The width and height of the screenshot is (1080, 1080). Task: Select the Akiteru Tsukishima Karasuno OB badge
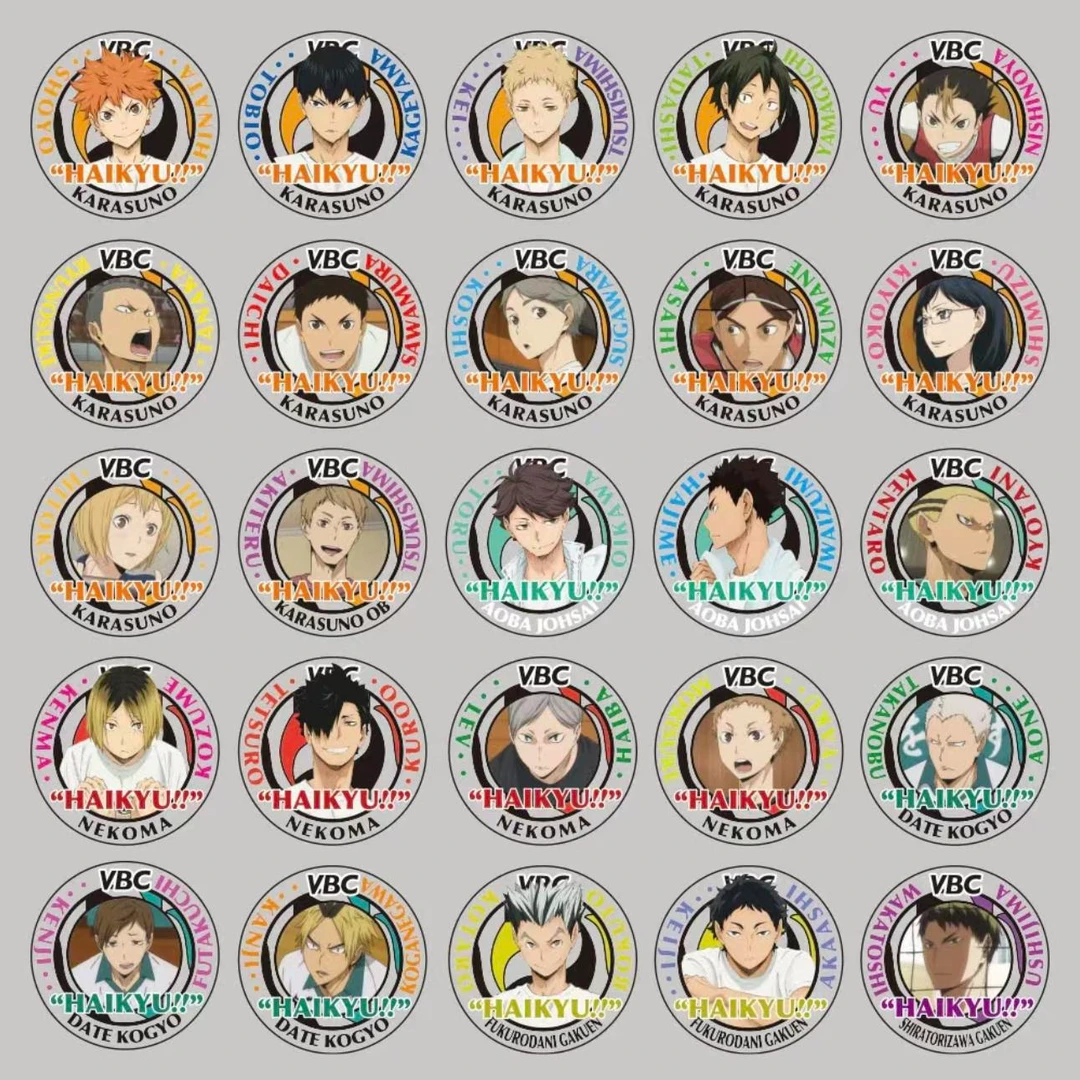click(x=332, y=541)
